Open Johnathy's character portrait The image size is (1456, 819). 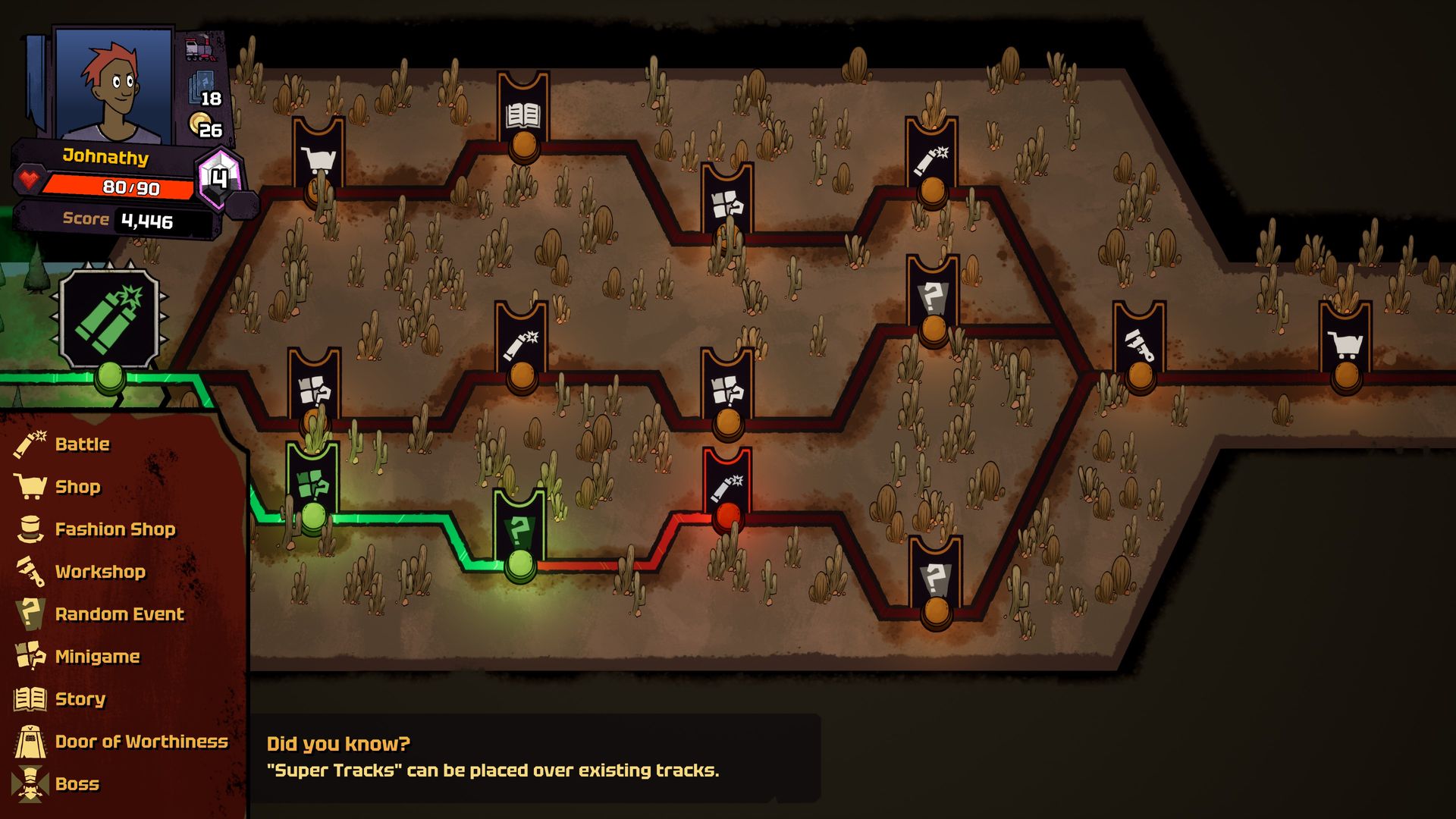click(114, 83)
